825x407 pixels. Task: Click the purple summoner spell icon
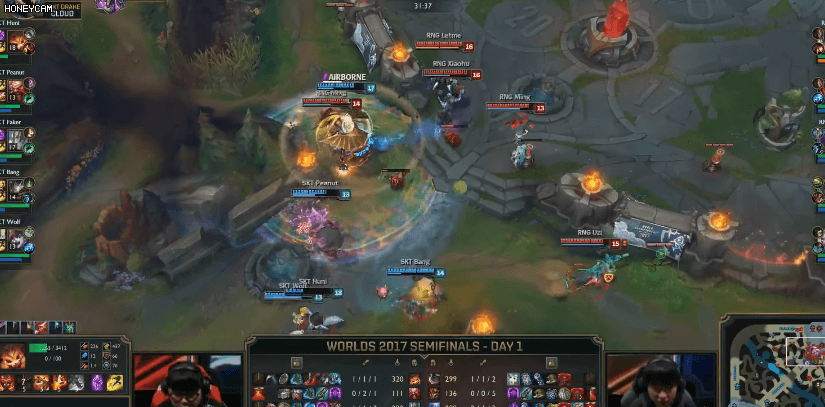(98, 383)
